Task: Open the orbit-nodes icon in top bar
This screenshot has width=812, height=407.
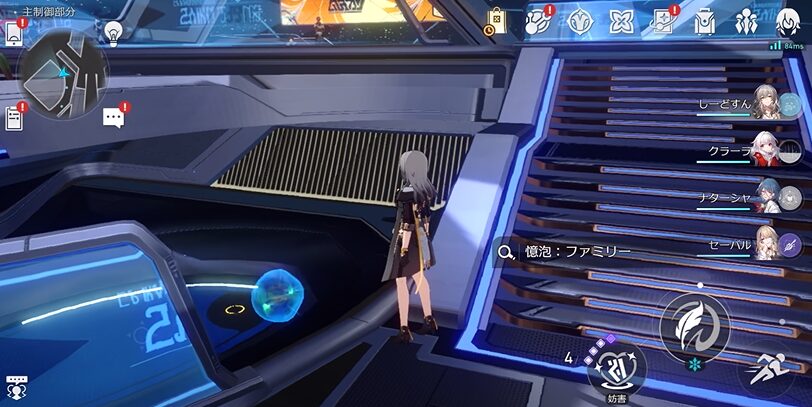Action: (x=539, y=21)
